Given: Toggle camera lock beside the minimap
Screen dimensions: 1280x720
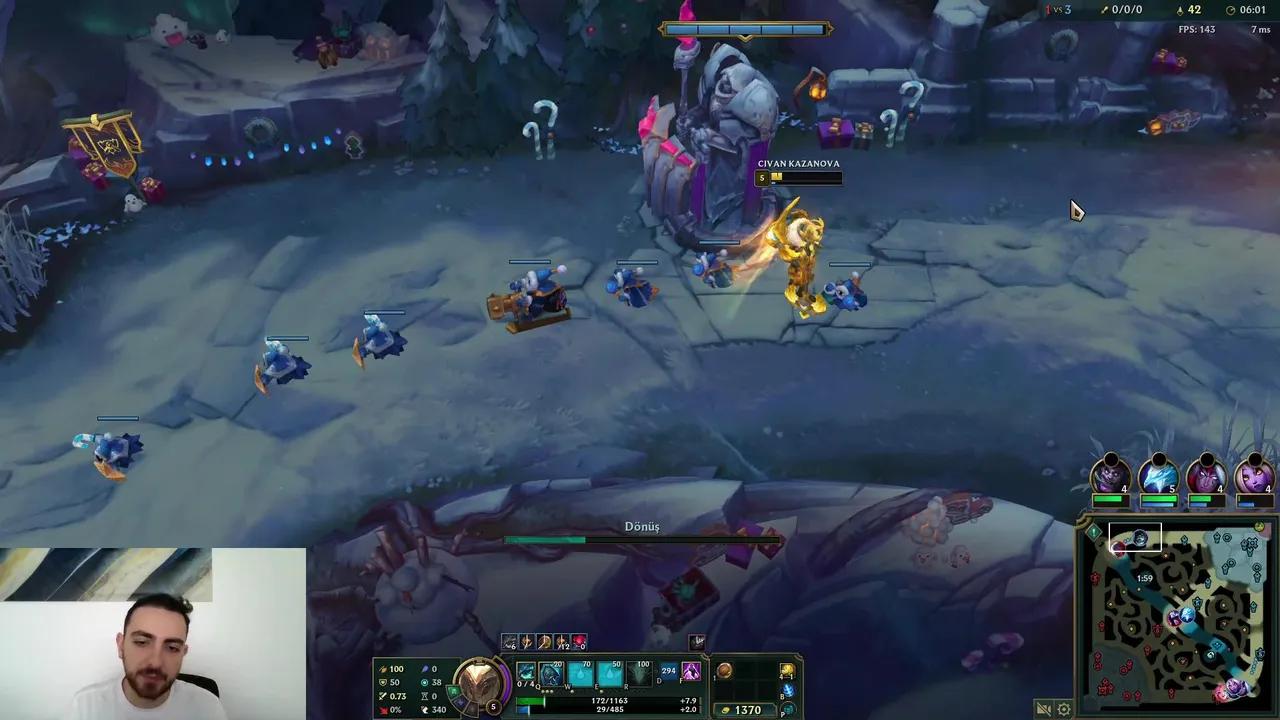Looking at the screenshot, I should 1043,709.
